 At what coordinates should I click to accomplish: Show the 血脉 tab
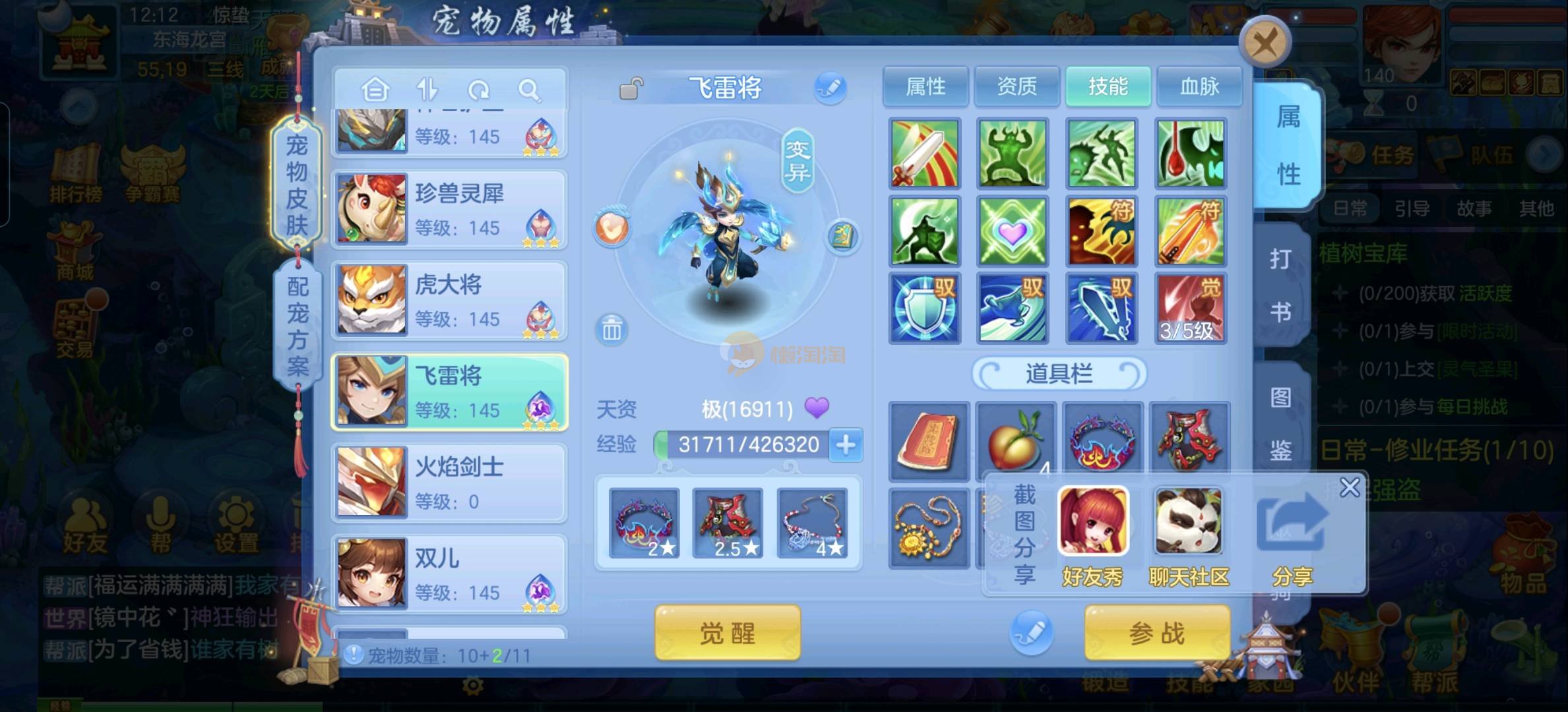click(x=1199, y=86)
